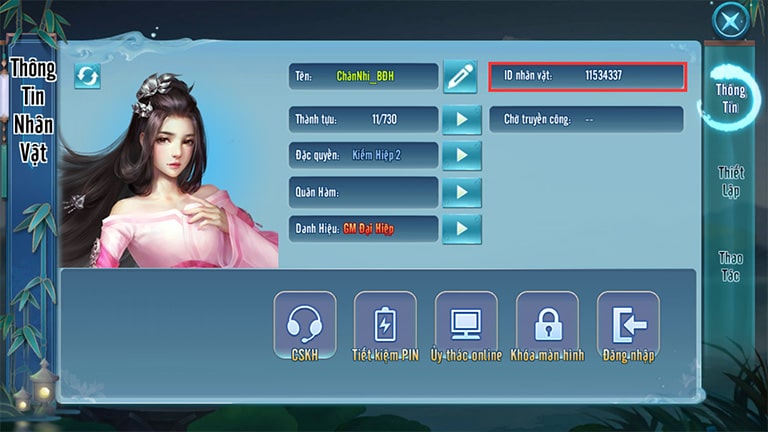This screenshot has height=432, width=768.
Task: Click the ID nhân vật field
Action: (587, 76)
